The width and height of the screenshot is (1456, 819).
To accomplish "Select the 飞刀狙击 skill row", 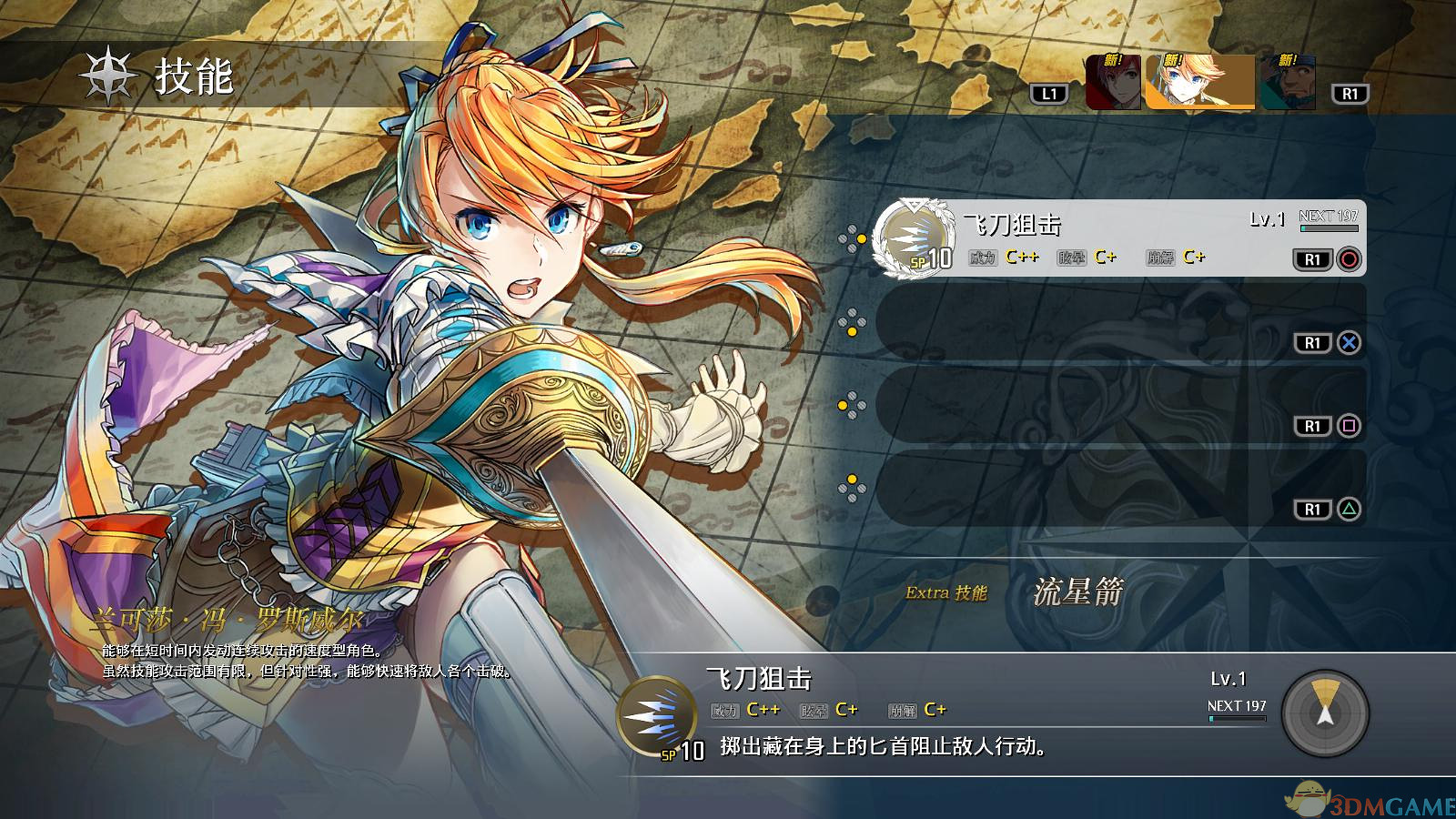I will click(x=1119, y=238).
